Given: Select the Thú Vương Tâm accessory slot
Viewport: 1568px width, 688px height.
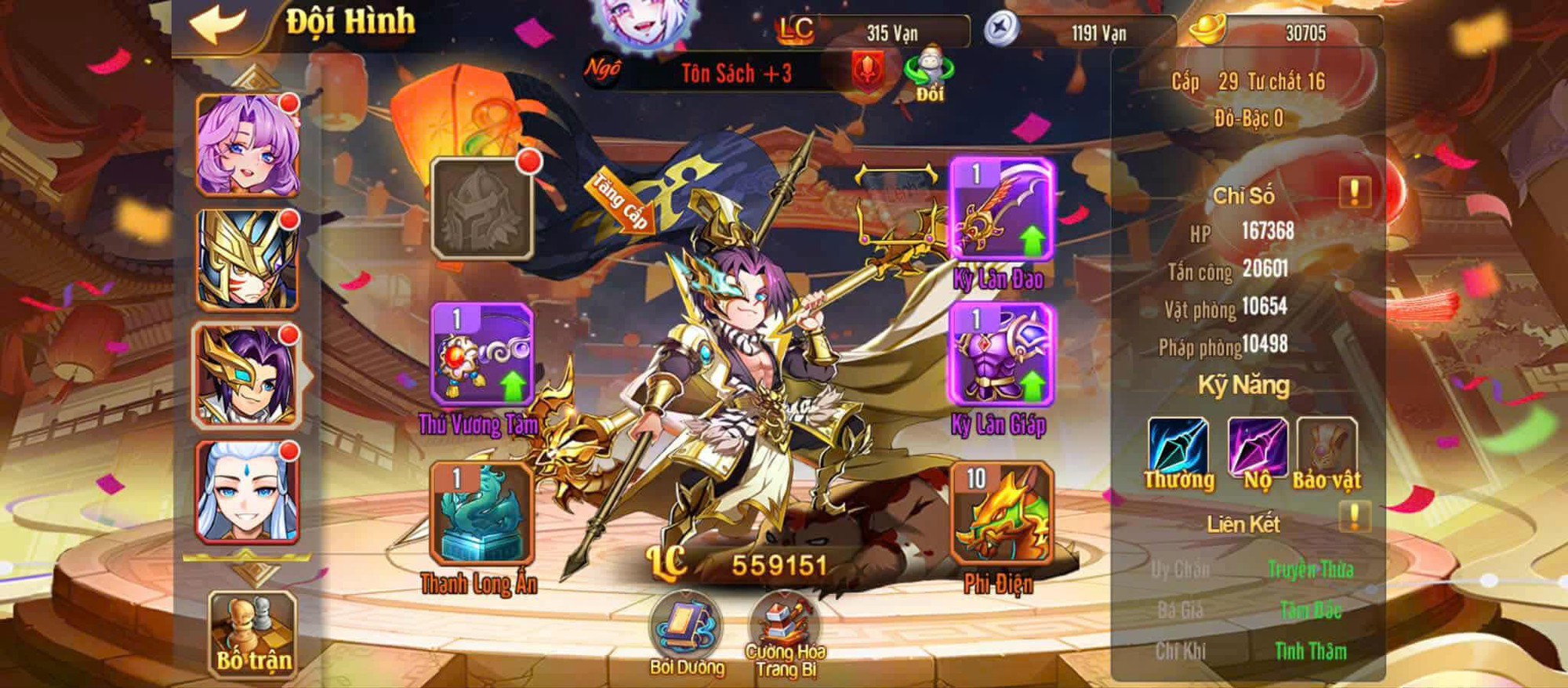Looking at the screenshot, I should (x=481, y=355).
